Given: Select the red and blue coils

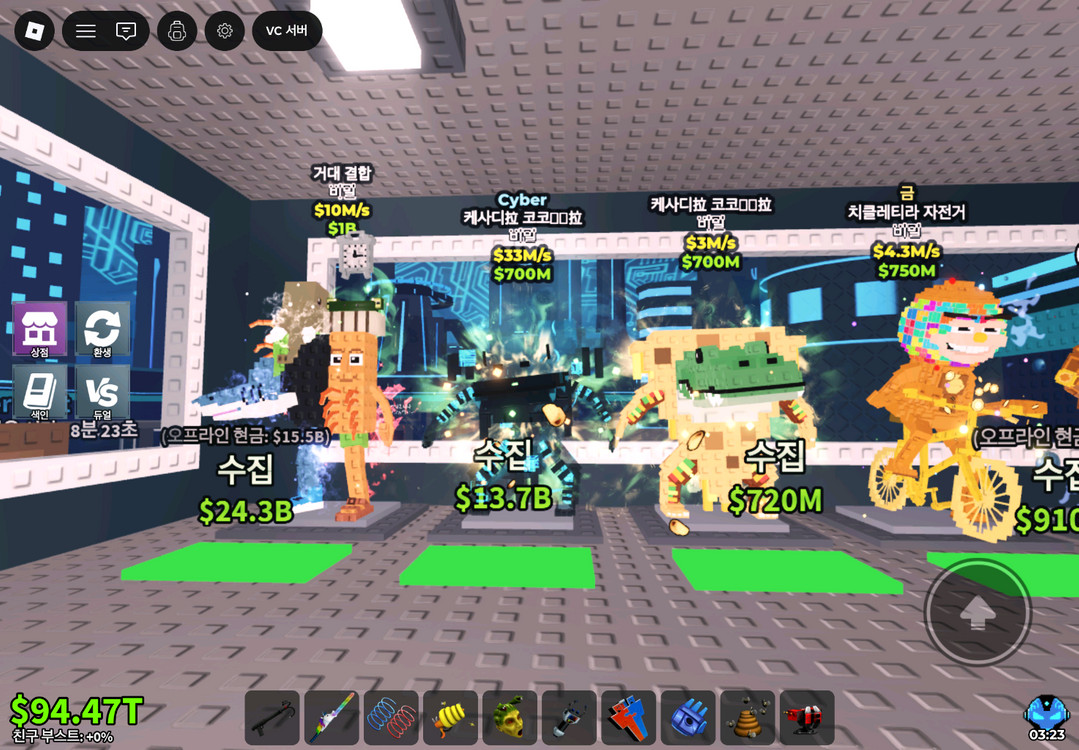Looking at the screenshot, I should point(391,717).
